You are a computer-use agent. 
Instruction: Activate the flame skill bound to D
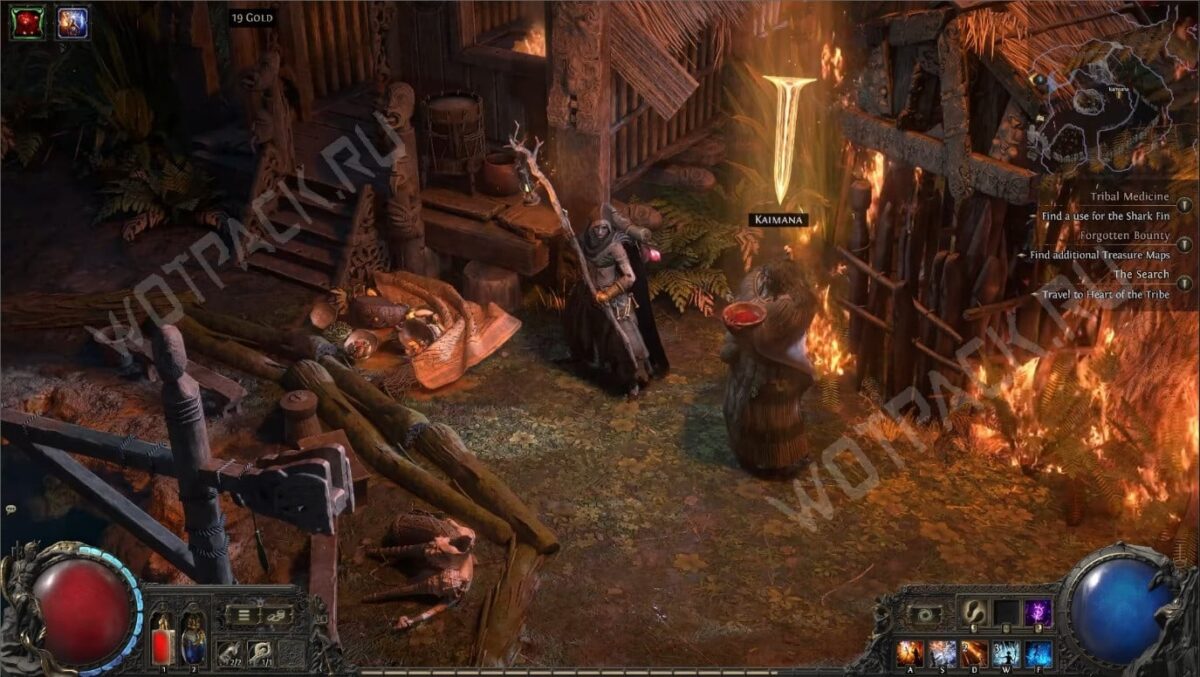pos(975,654)
